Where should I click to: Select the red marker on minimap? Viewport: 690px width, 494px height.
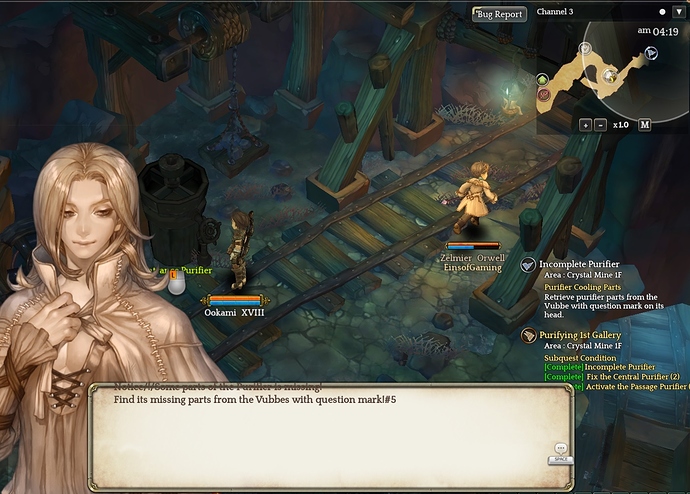point(542,94)
